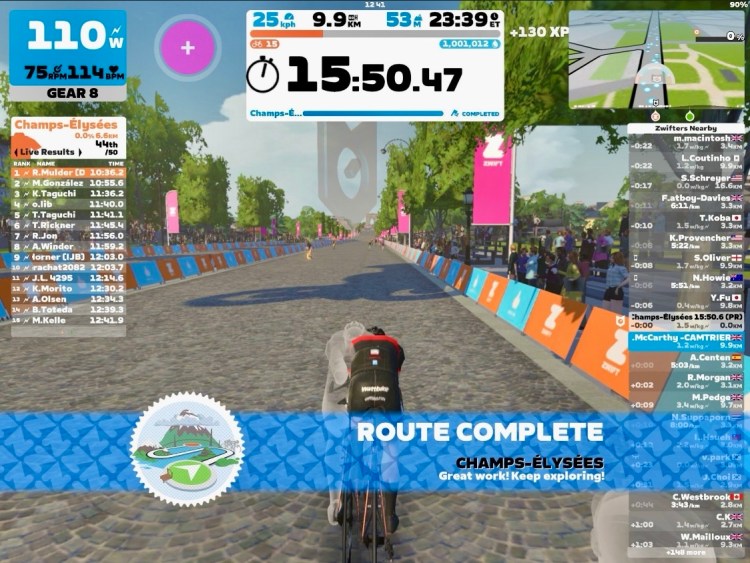Image resolution: width=750 pixels, height=563 pixels.
Task: Select L.Coutinho in the nearby riders list
Action: [686, 161]
